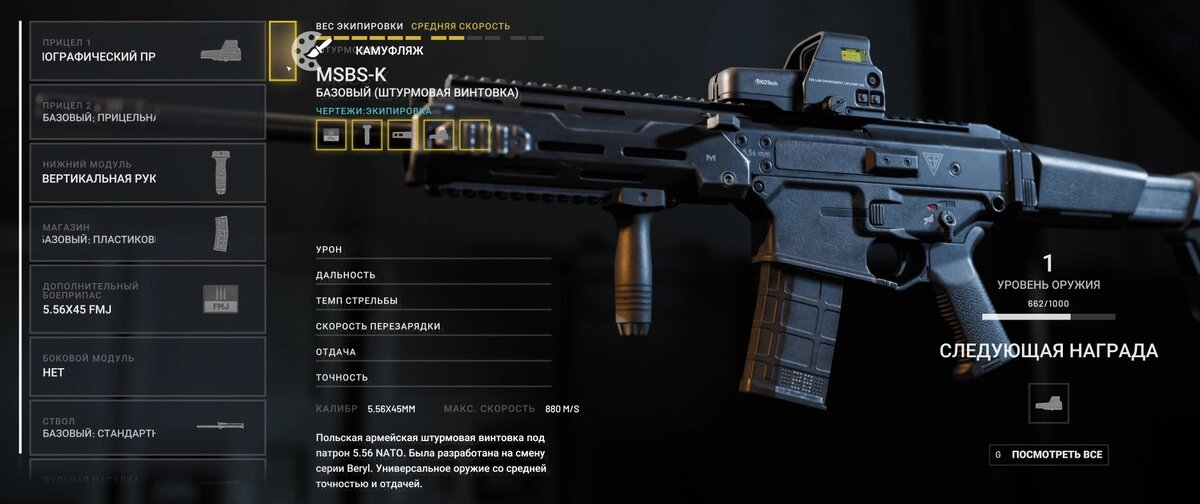The width and height of the screenshot is (1200, 504).
Task: Select the barrel blueprint icon
Action: (x=402, y=135)
